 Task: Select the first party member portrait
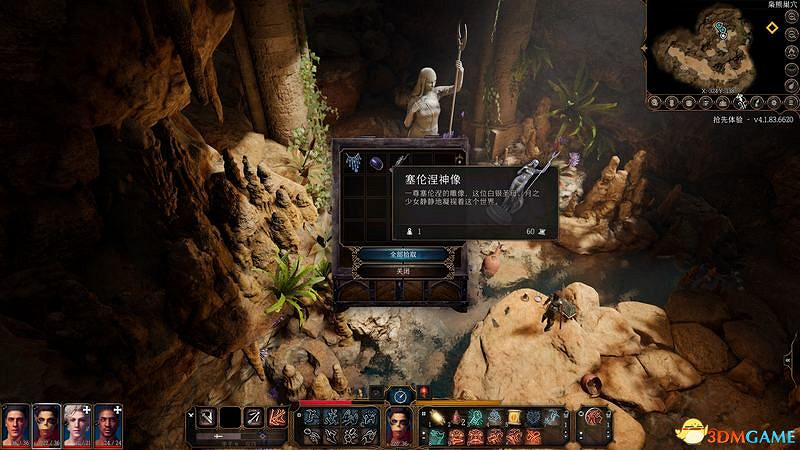point(16,426)
